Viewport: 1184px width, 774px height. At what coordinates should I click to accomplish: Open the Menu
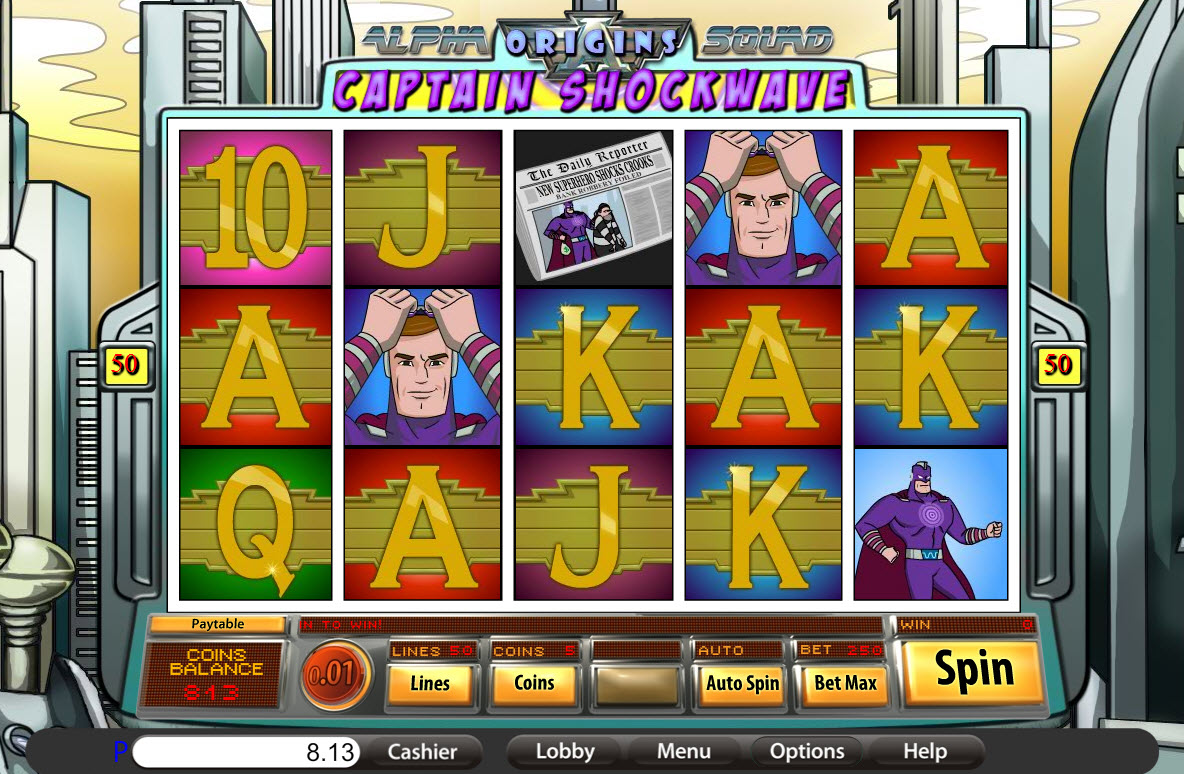684,752
